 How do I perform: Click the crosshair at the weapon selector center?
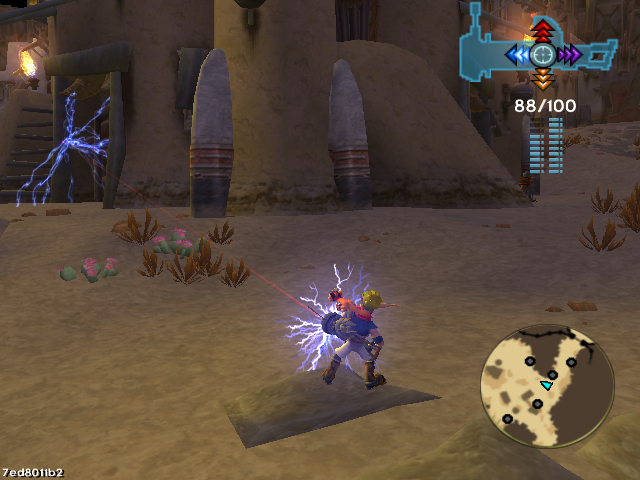[542, 54]
